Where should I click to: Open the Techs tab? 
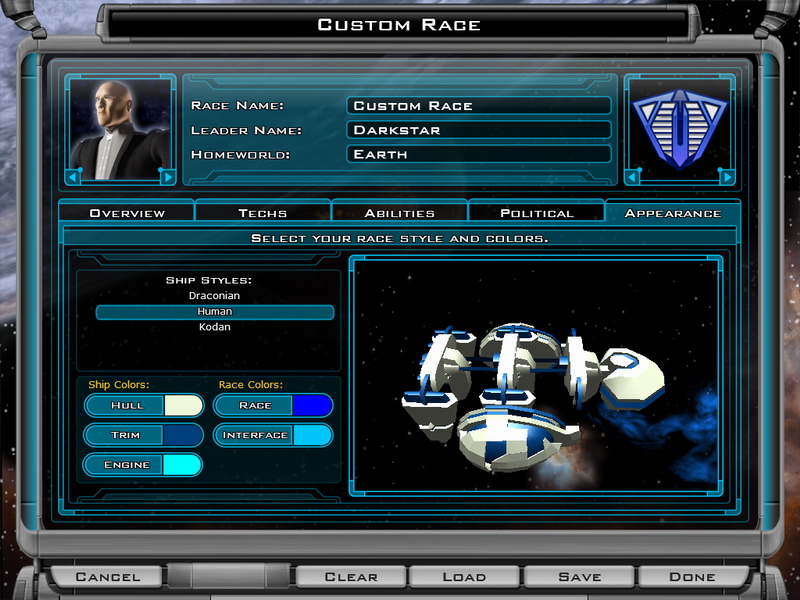click(x=263, y=213)
